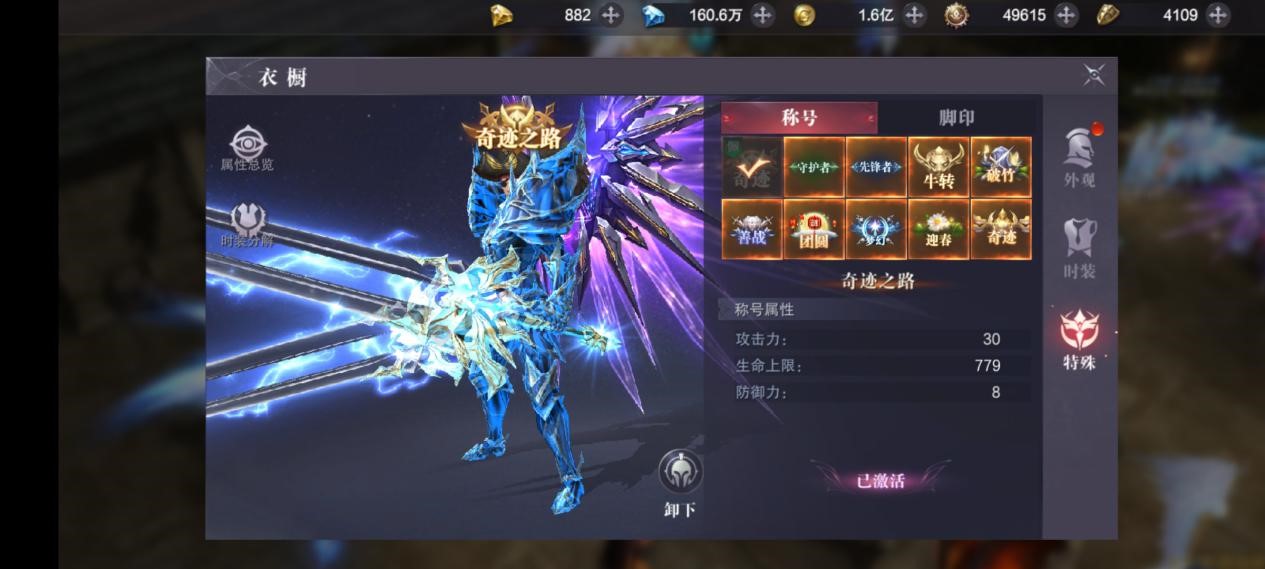1265x569 pixels.
Task: Choose the 特殊 side category
Action: tap(1079, 340)
